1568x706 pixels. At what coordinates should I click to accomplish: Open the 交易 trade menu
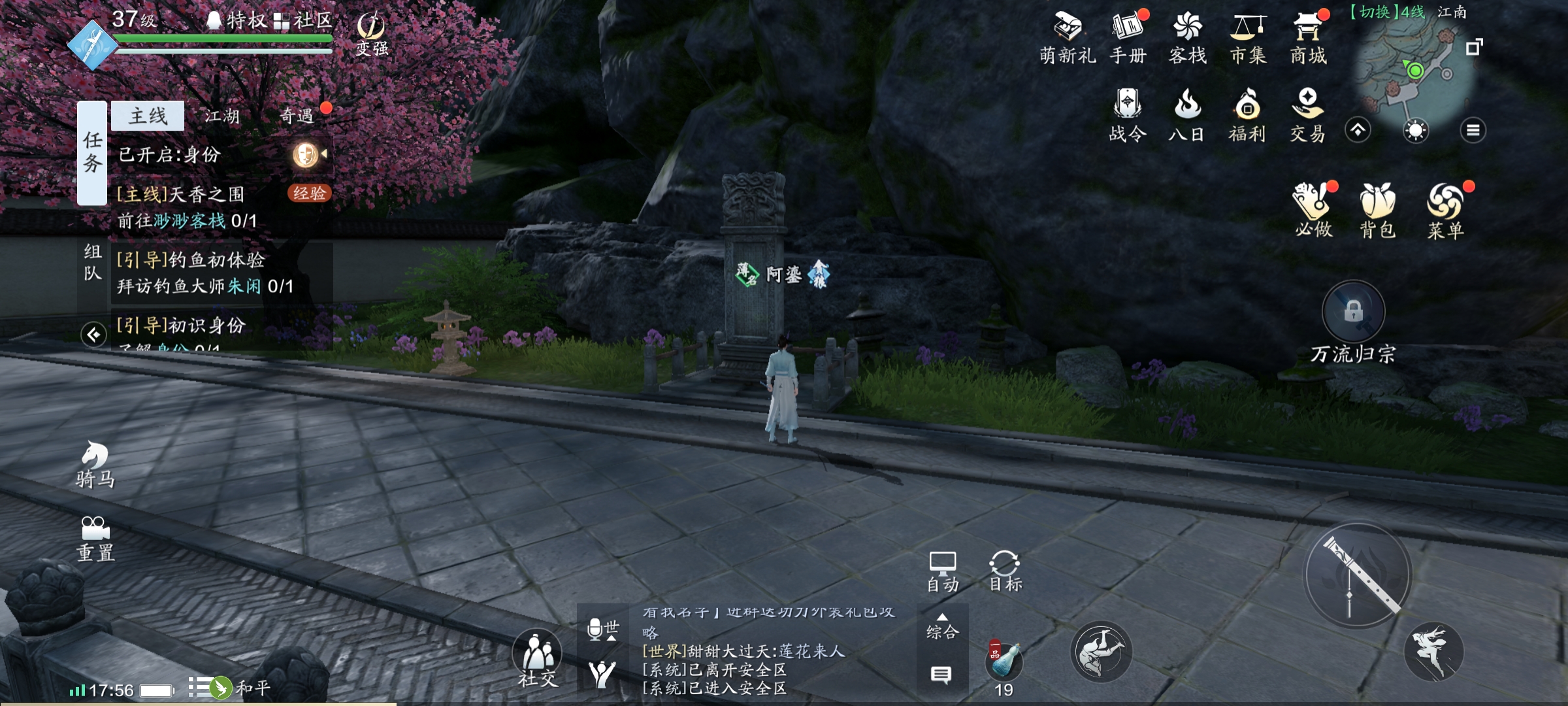tap(1307, 116)
